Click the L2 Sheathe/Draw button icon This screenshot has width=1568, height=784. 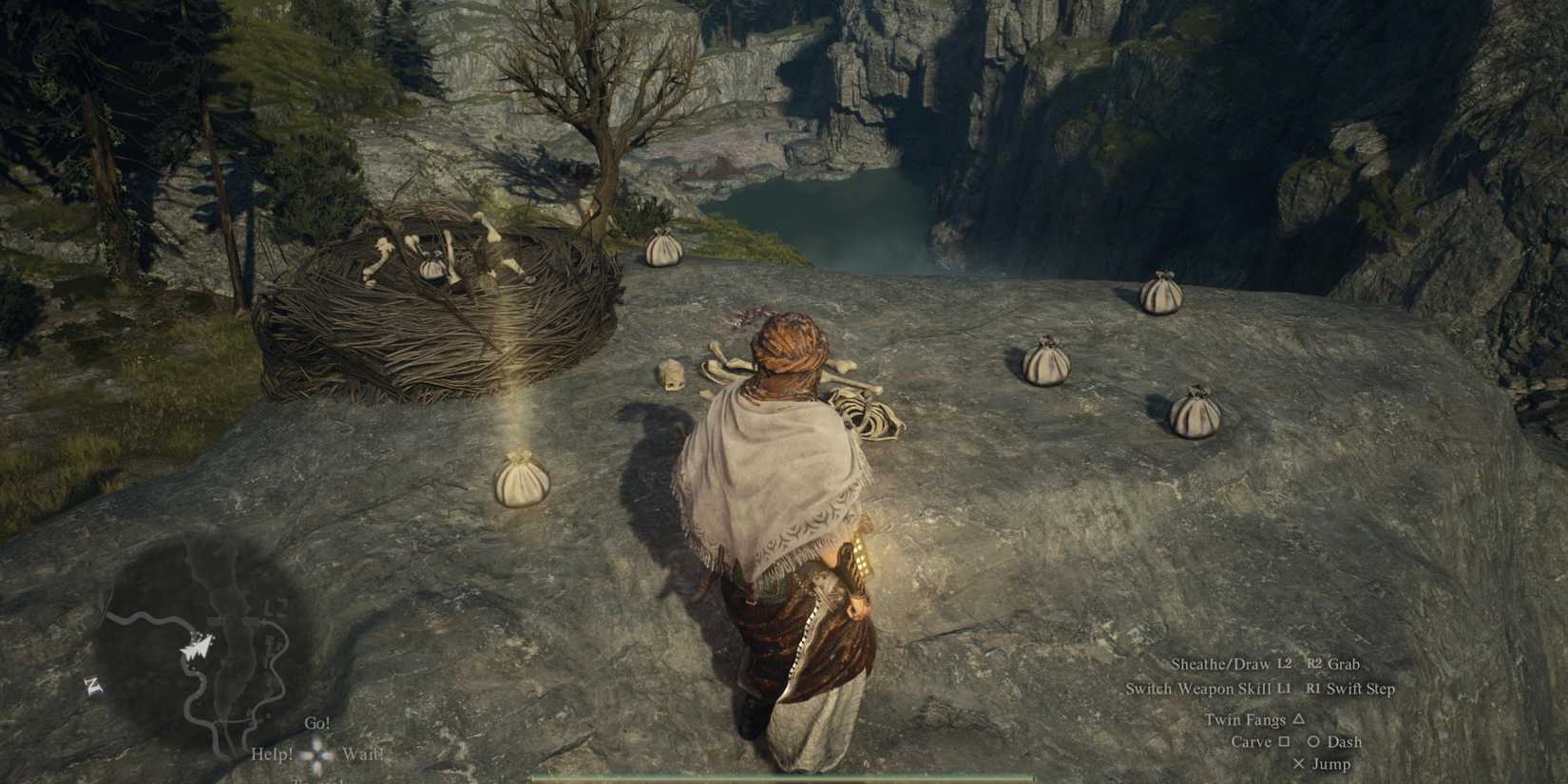click(x=1285, y=664)
